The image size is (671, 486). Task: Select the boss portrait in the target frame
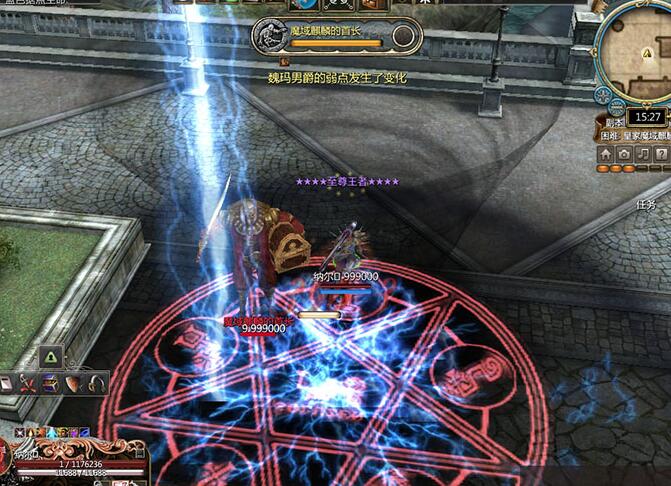(x=271, y=34)
